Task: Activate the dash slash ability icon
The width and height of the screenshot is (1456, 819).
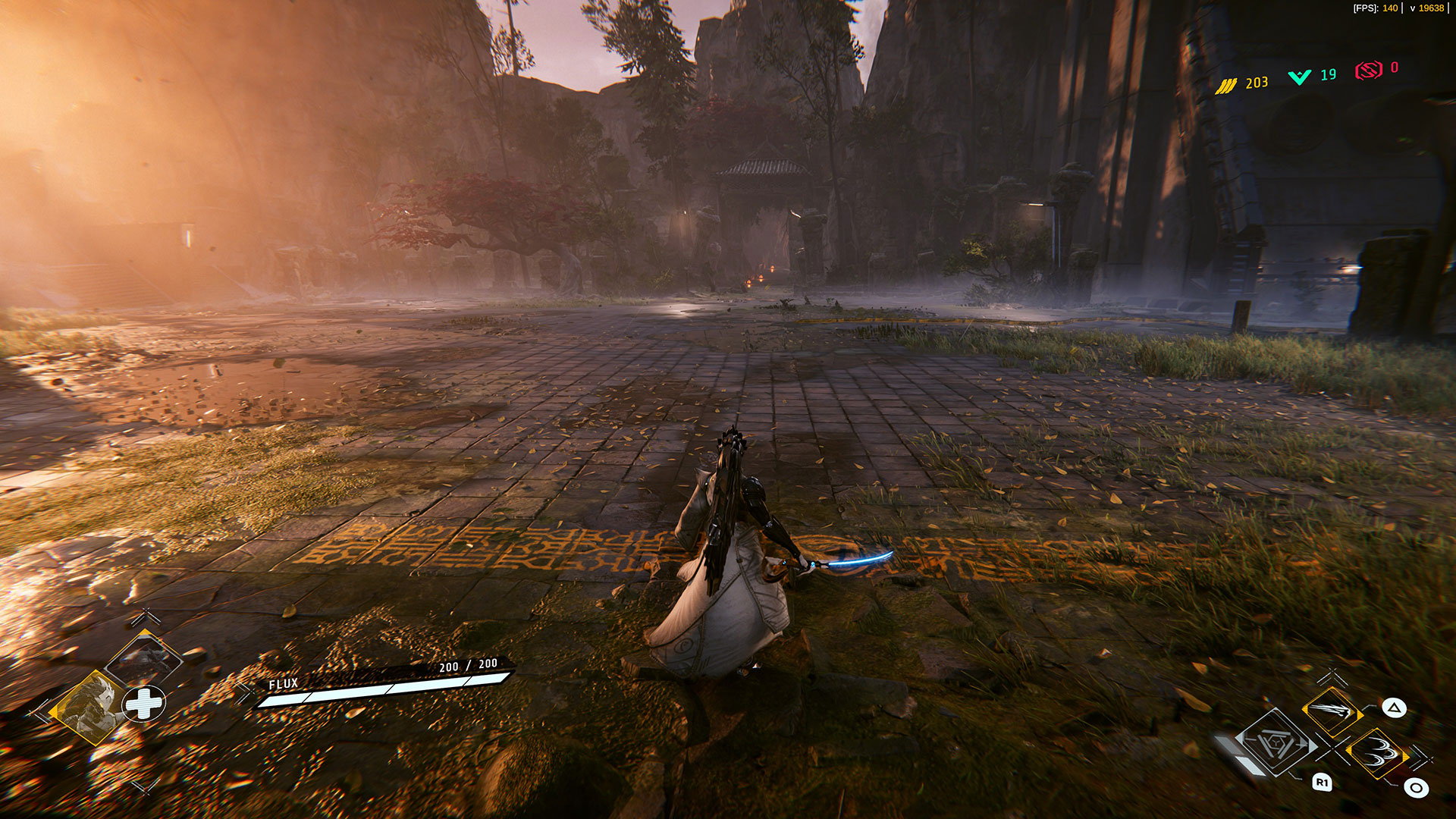Action: (x=1332, y=710)
